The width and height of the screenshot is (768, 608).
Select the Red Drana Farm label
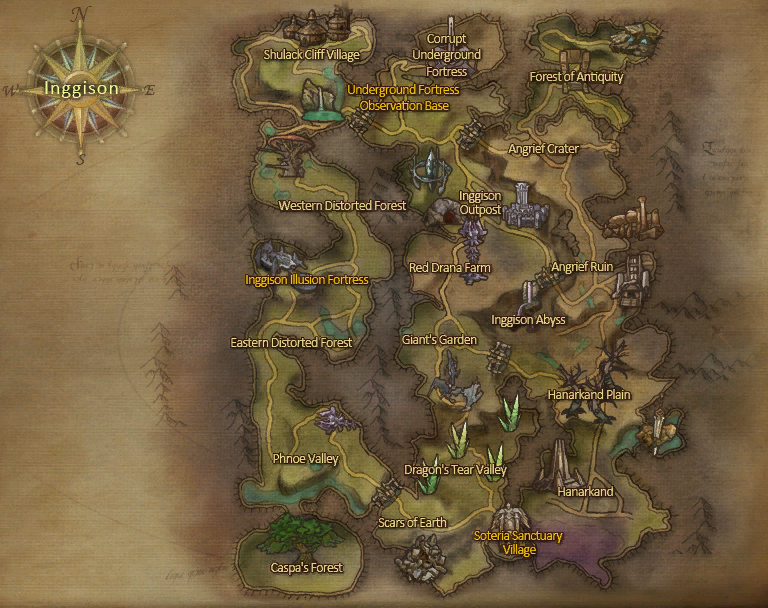pos(449,268)
